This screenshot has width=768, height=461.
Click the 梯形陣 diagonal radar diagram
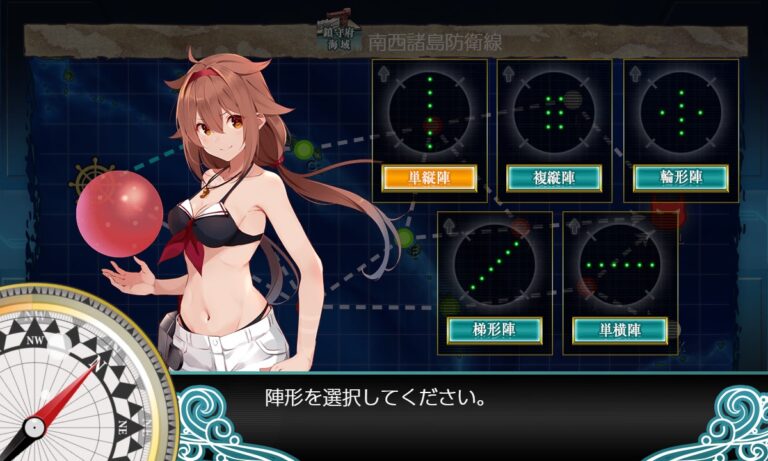(493, 264)
